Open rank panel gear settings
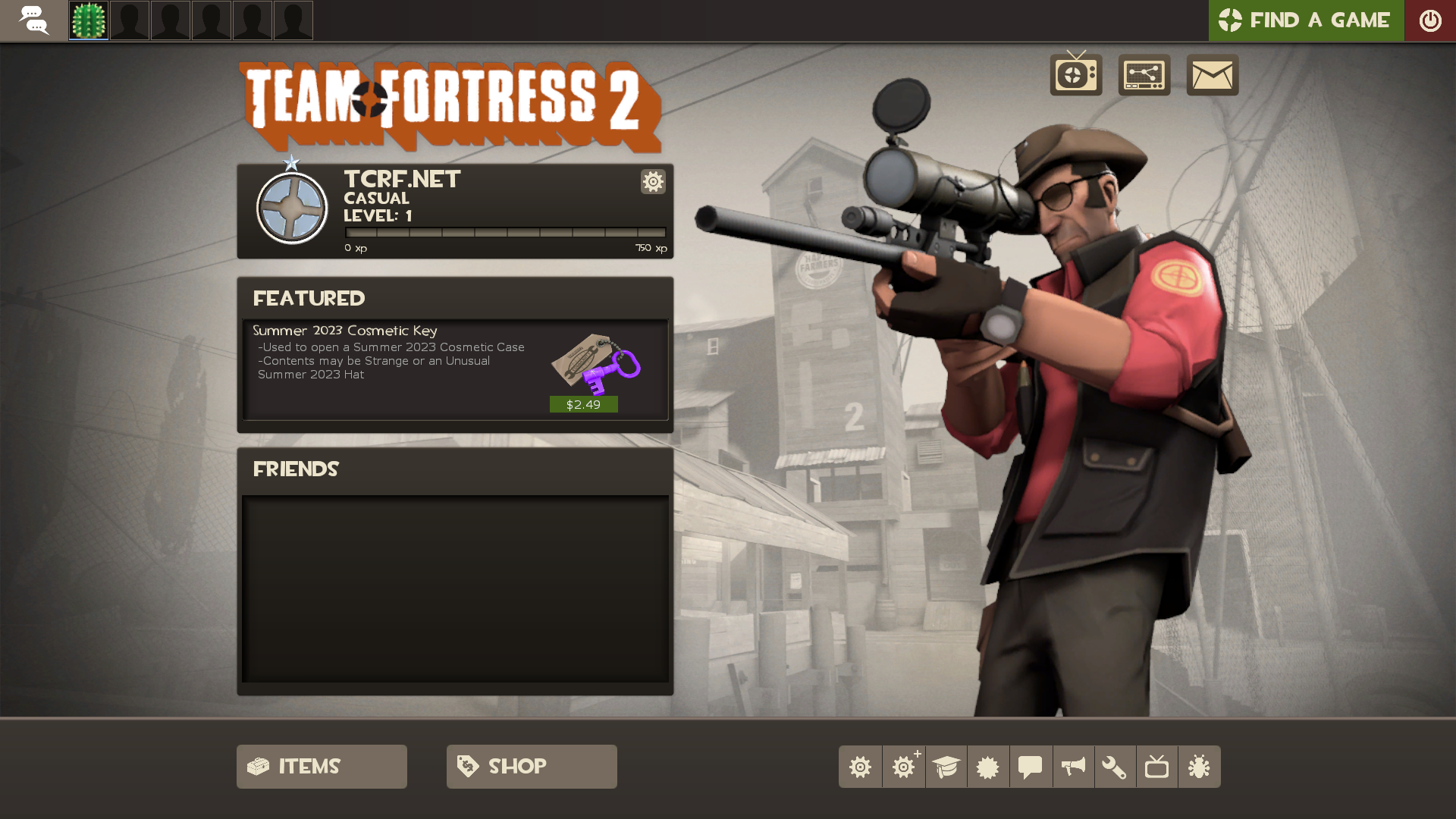The image size is (1456, 819). tap(653, 181)
